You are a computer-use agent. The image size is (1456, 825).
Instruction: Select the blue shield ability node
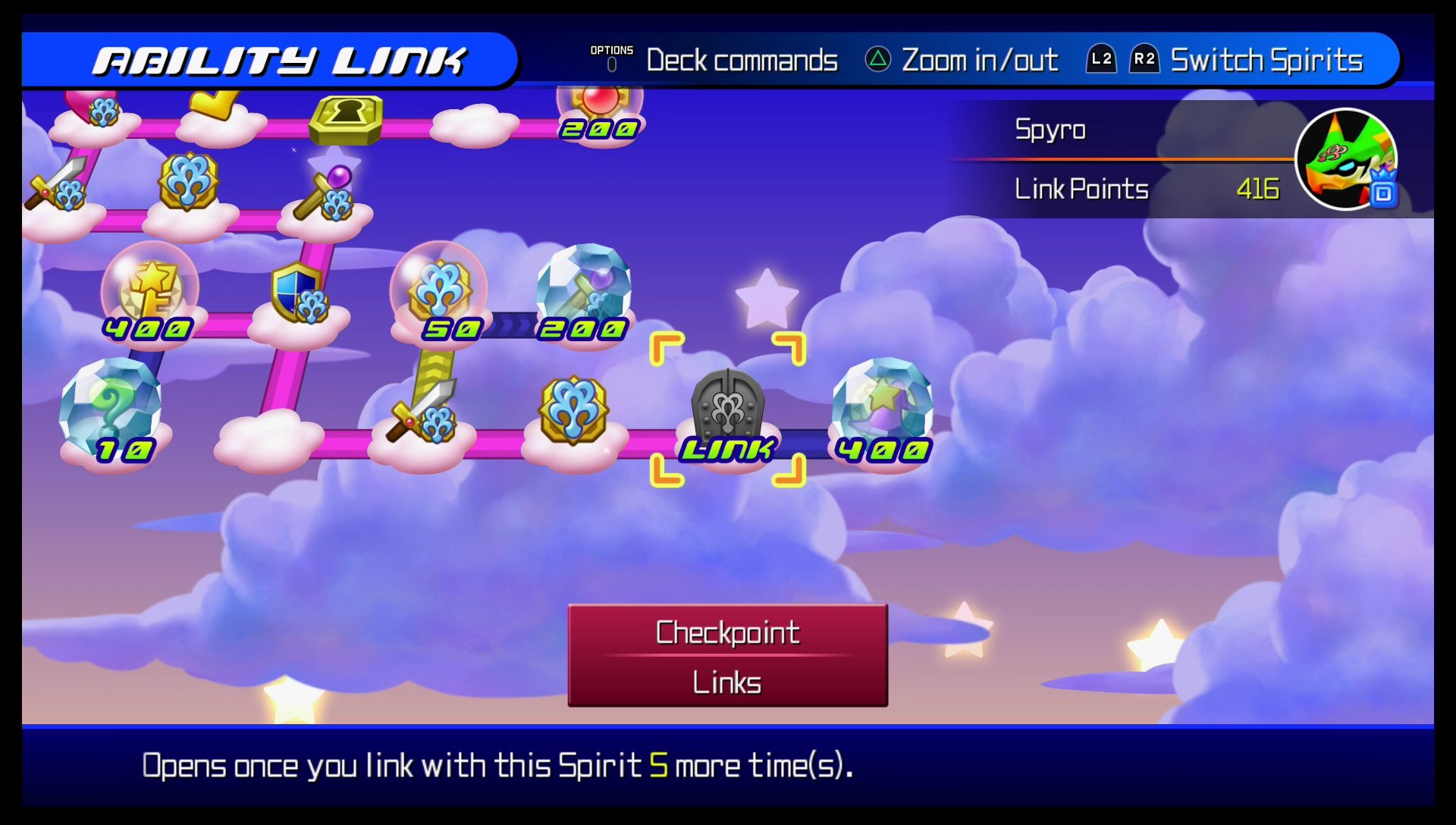(x=298, y=294)
